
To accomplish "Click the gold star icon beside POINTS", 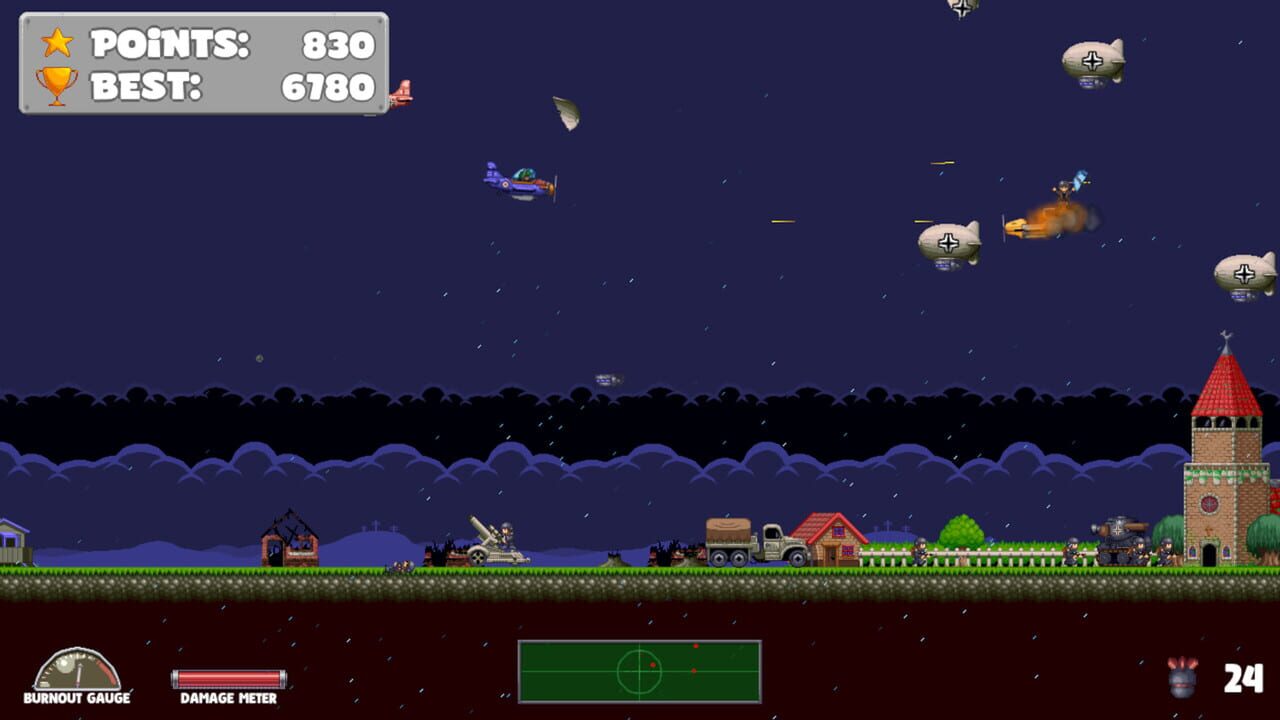I will tap(57, 45).
